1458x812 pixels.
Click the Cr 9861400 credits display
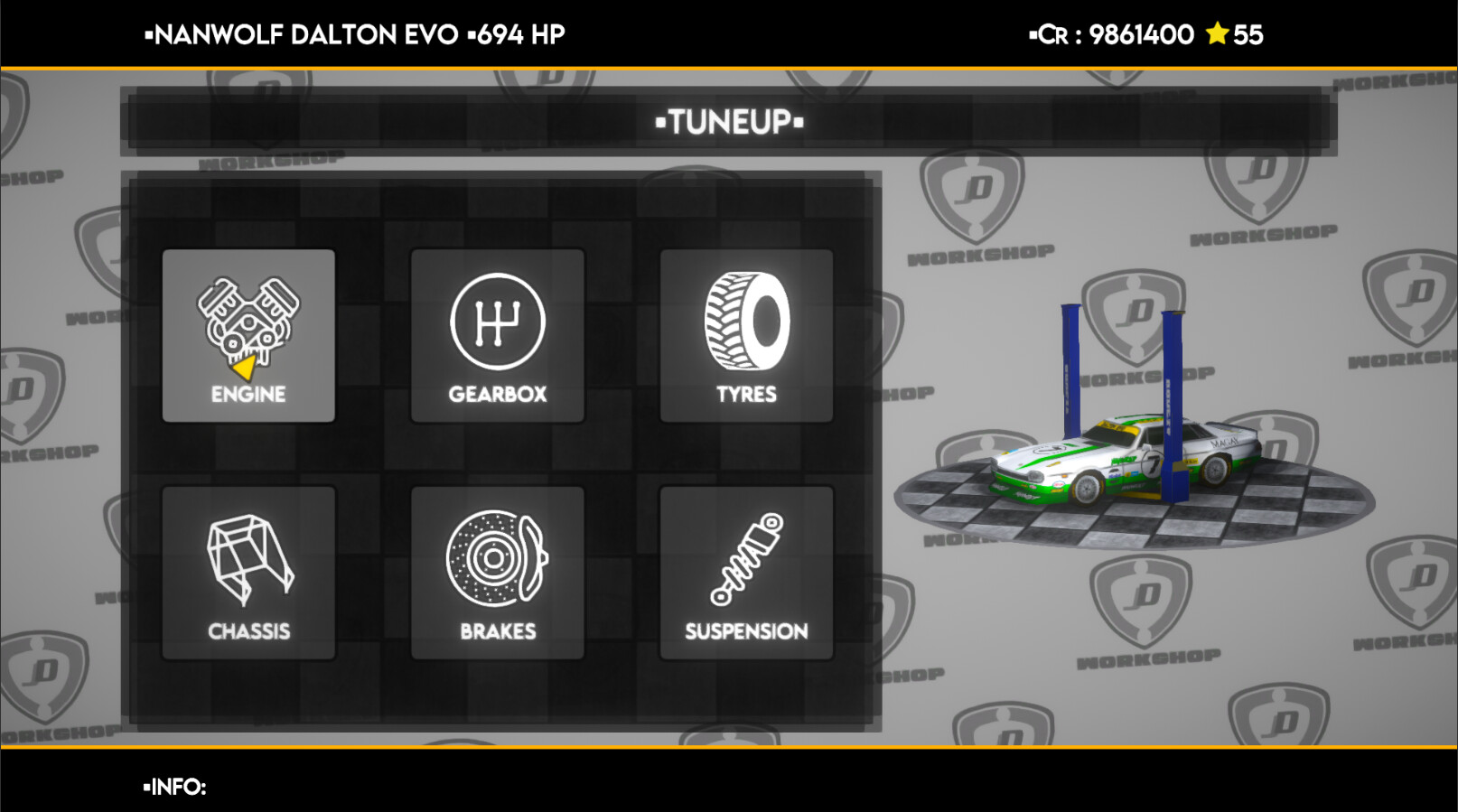(1111, 34)
